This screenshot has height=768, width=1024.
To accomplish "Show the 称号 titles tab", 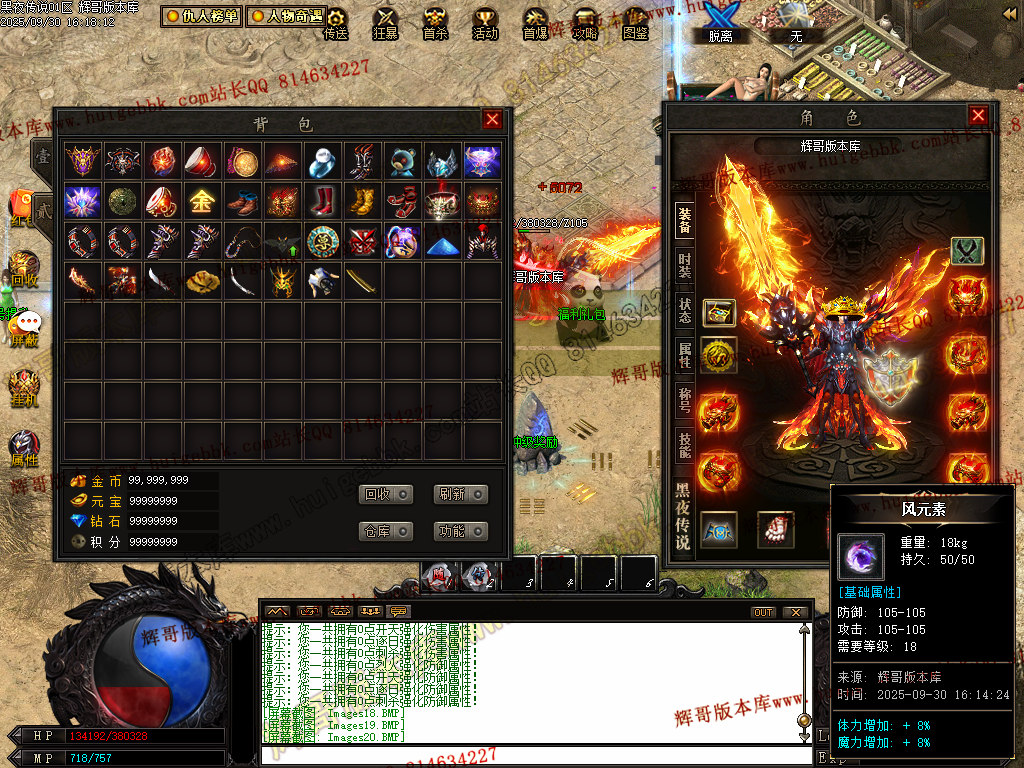I will point(684,399).
